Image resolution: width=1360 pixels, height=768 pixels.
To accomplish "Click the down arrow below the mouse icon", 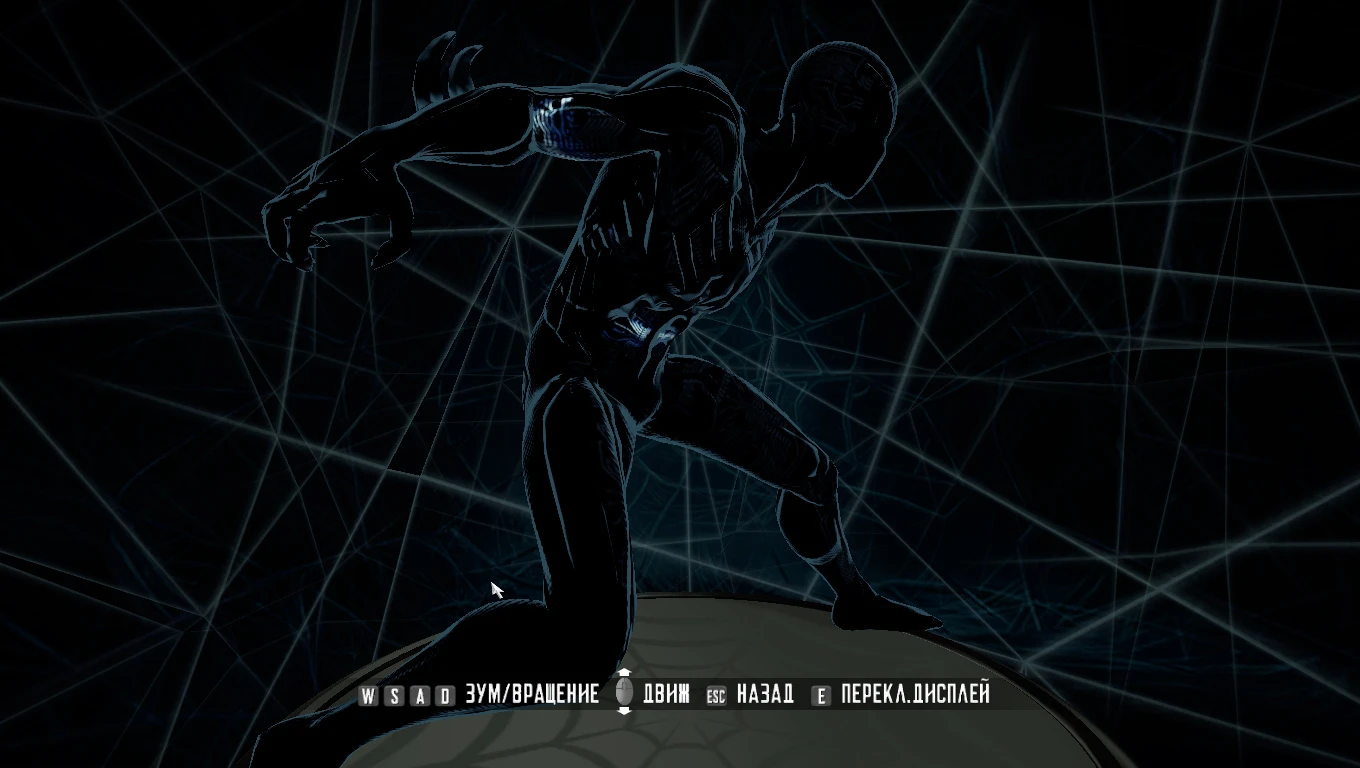I will point(623,710).
